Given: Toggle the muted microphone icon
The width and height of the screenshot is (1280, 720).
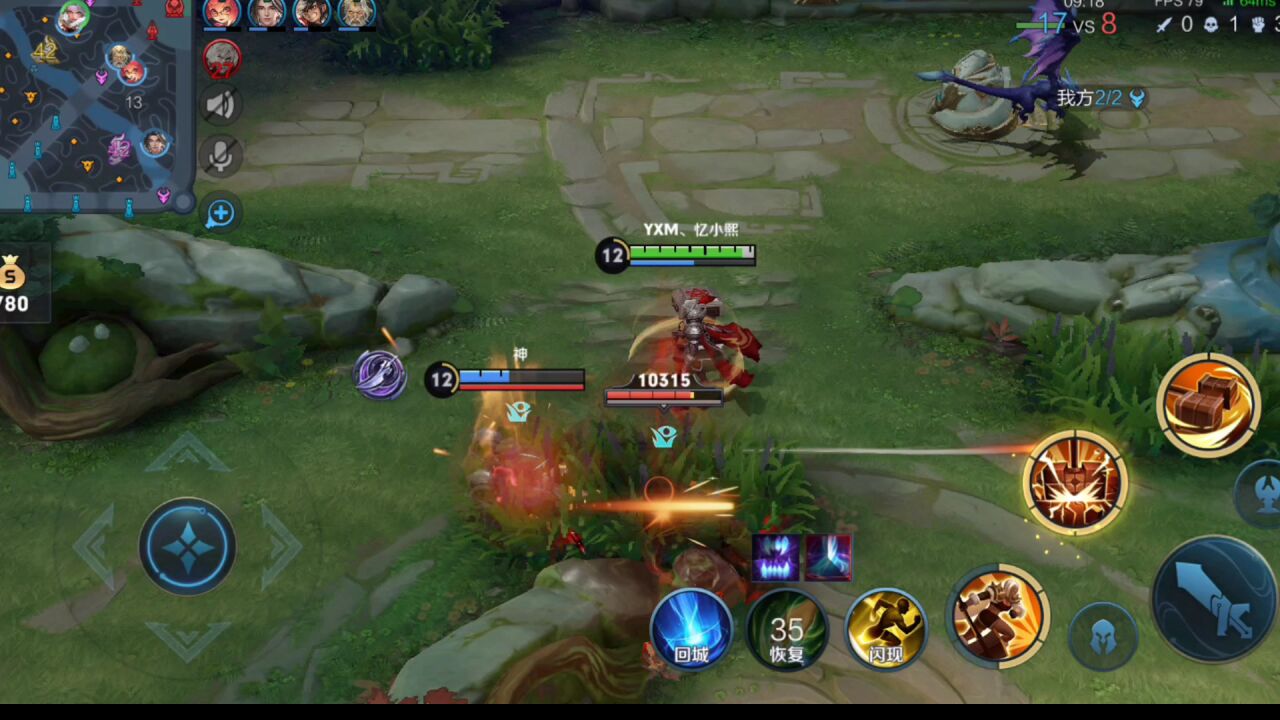Looking at the screenshot, I should click(x=221, y=155).
